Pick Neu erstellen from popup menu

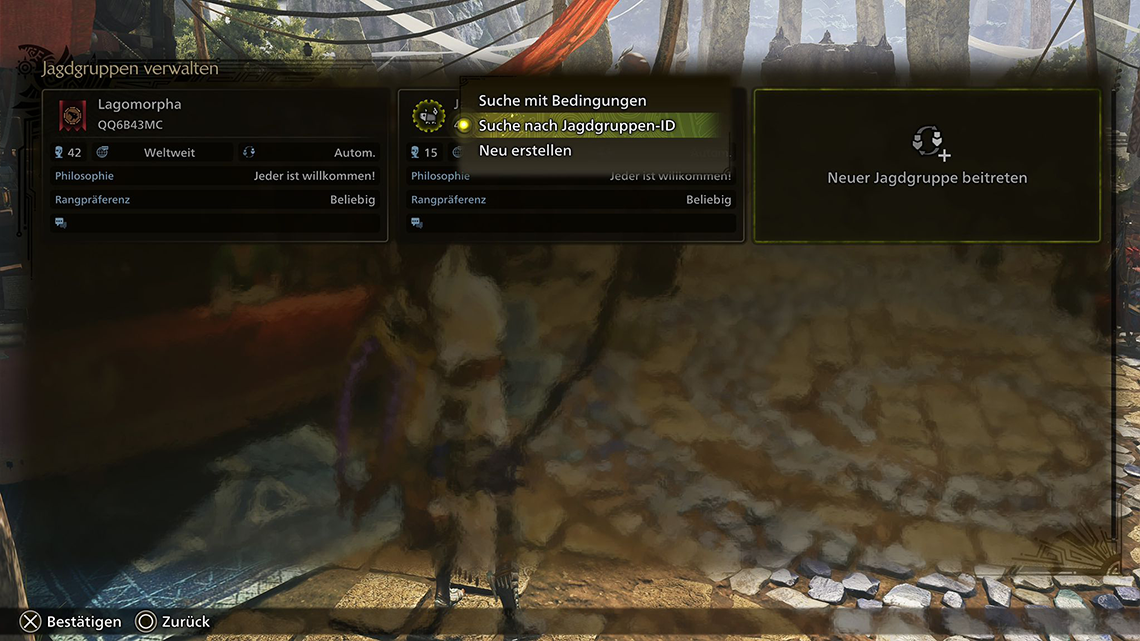coord(525,151)
